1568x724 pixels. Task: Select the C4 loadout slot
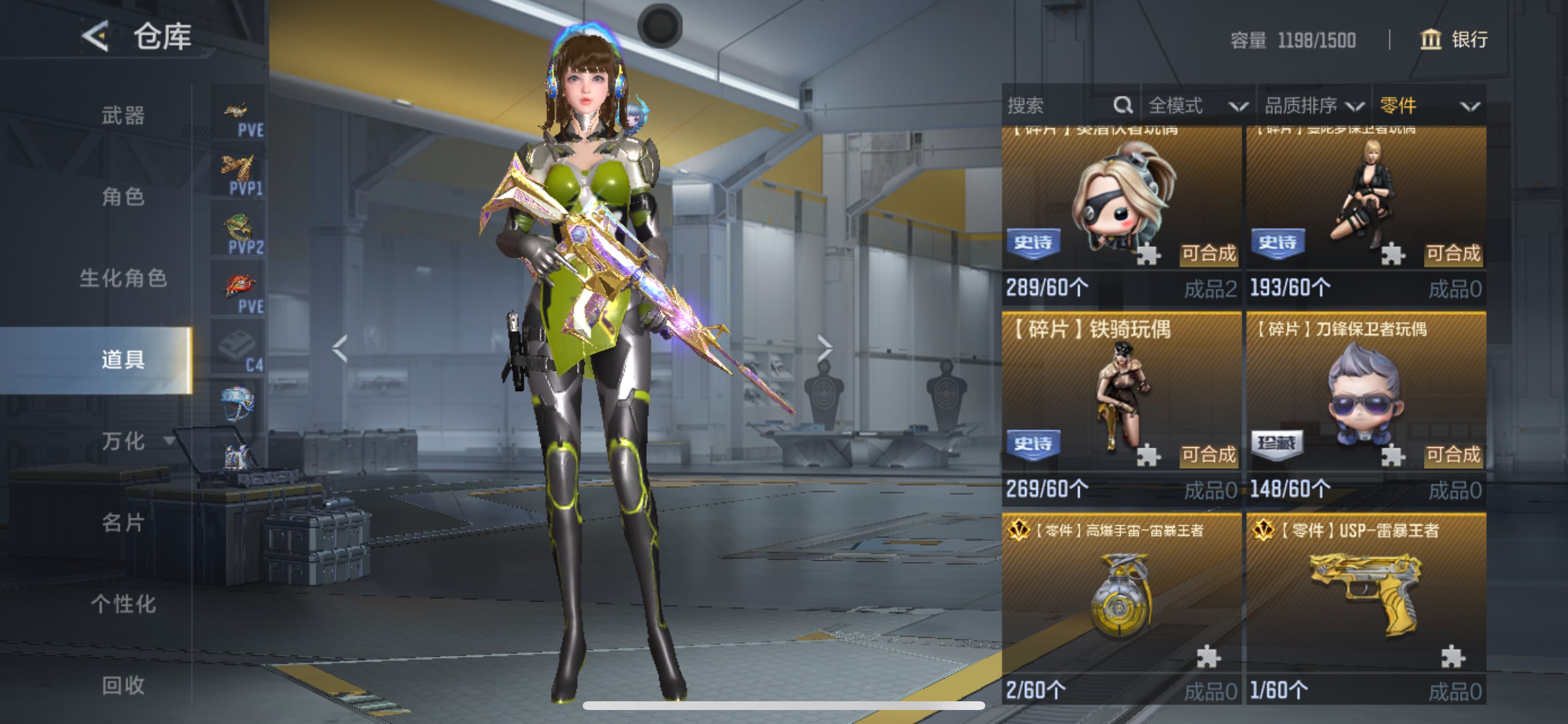pos(238,349)
